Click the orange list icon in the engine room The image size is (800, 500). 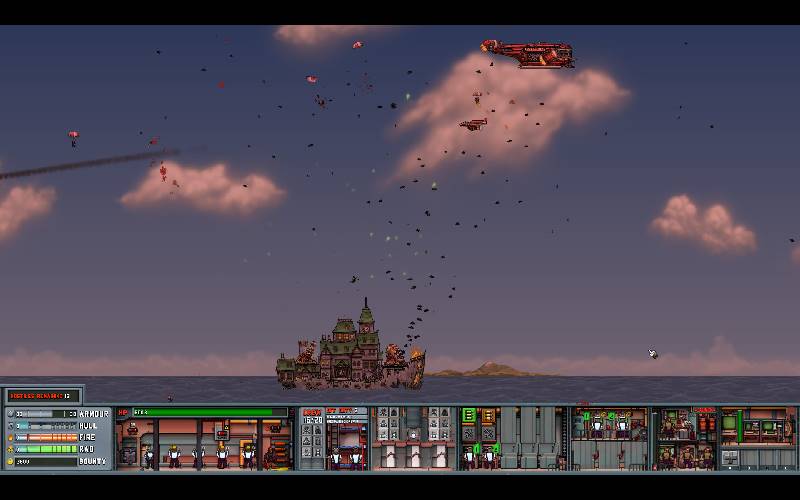click(x=488, y=416)
